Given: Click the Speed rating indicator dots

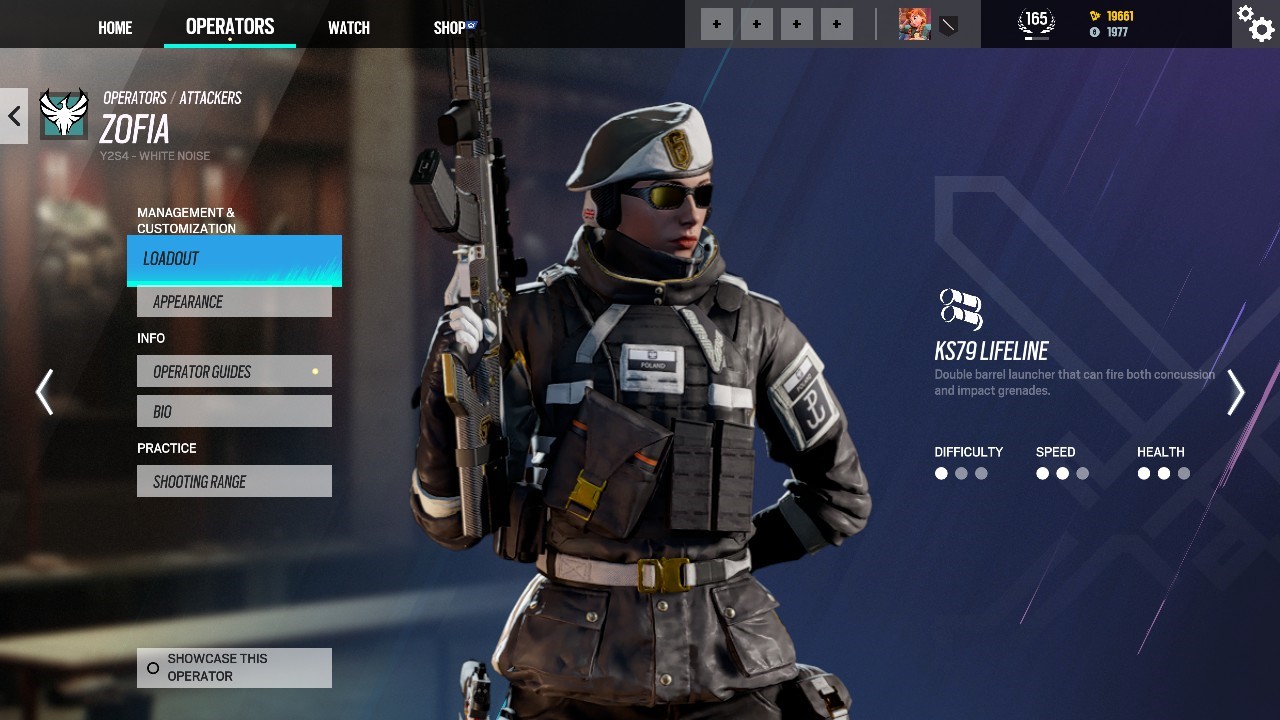Looking at the screenshot, I should tap(1060, 473).
